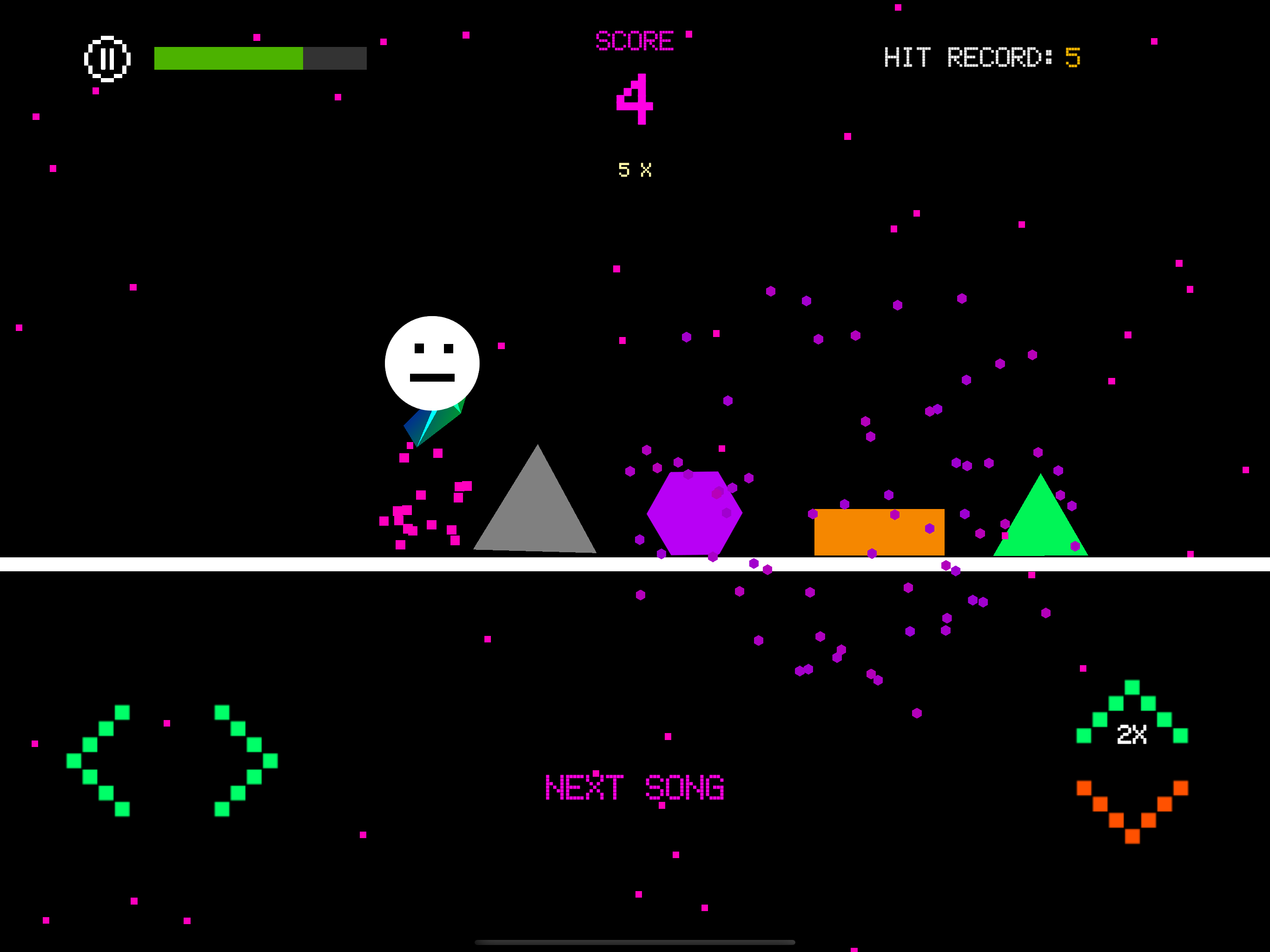This screenshot has width=1270, height=952.
Task: Tap the smiley face character
Action: (x=432, y=362)
